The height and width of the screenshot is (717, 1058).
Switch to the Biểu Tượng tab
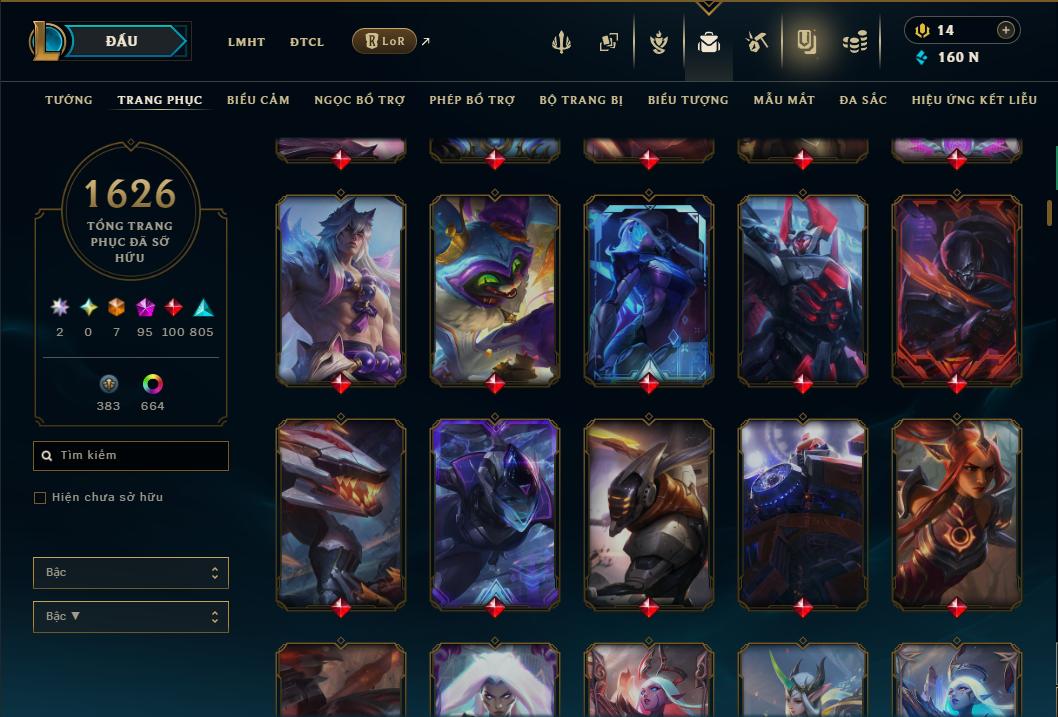[688, 100]
